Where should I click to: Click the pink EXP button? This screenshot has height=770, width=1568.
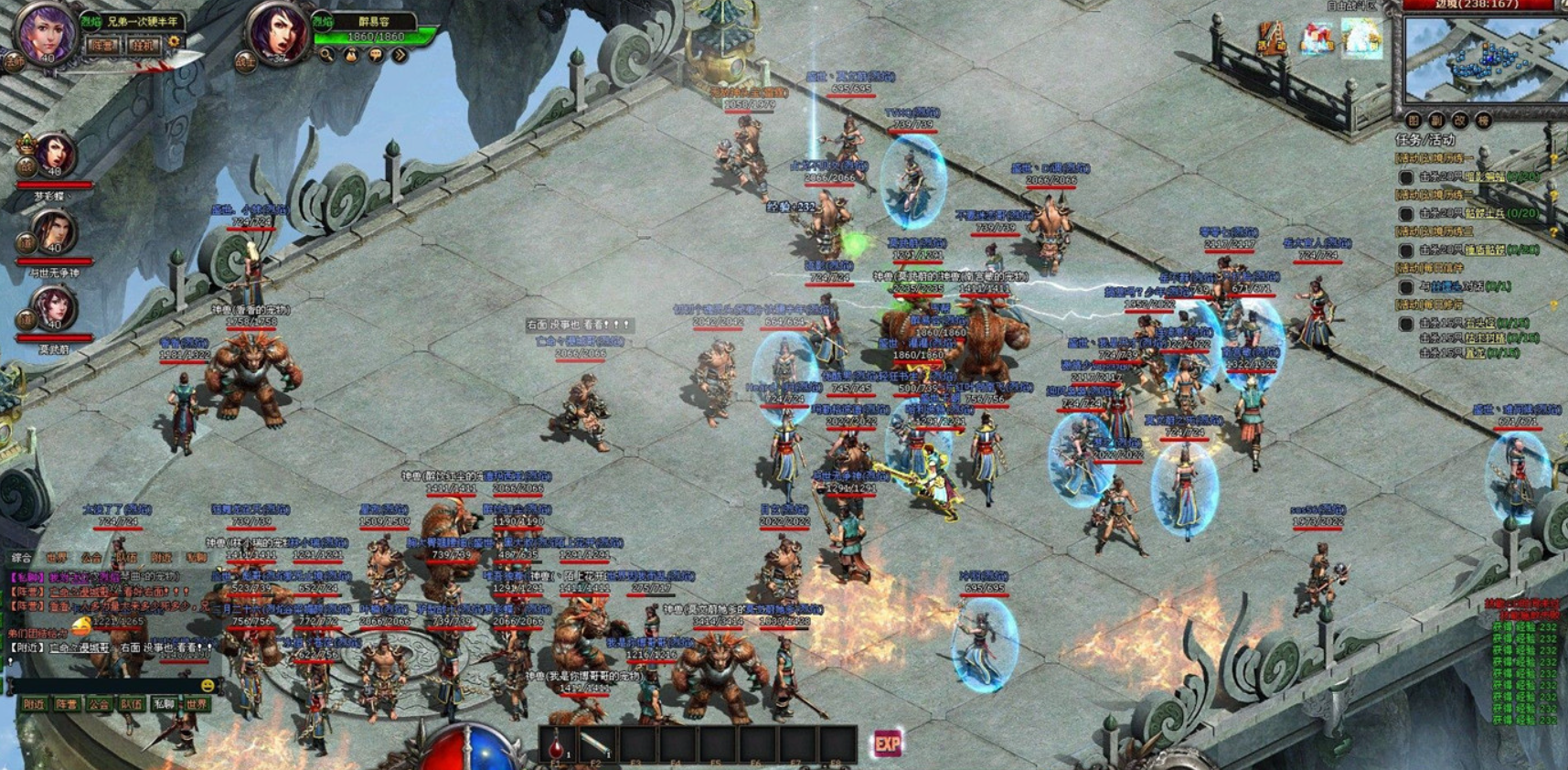pos(887,743)
